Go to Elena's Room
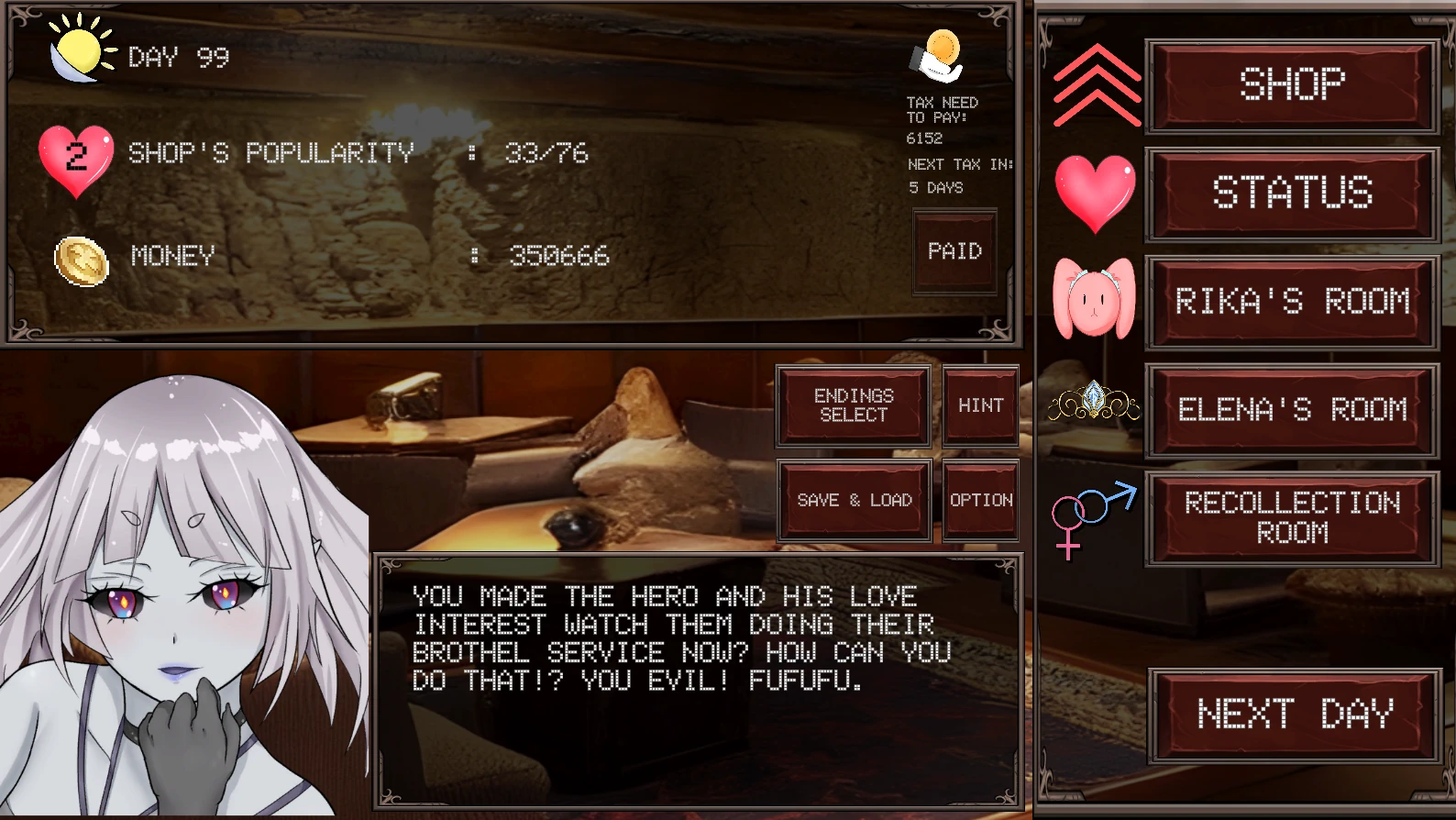 click(1292, 410)
